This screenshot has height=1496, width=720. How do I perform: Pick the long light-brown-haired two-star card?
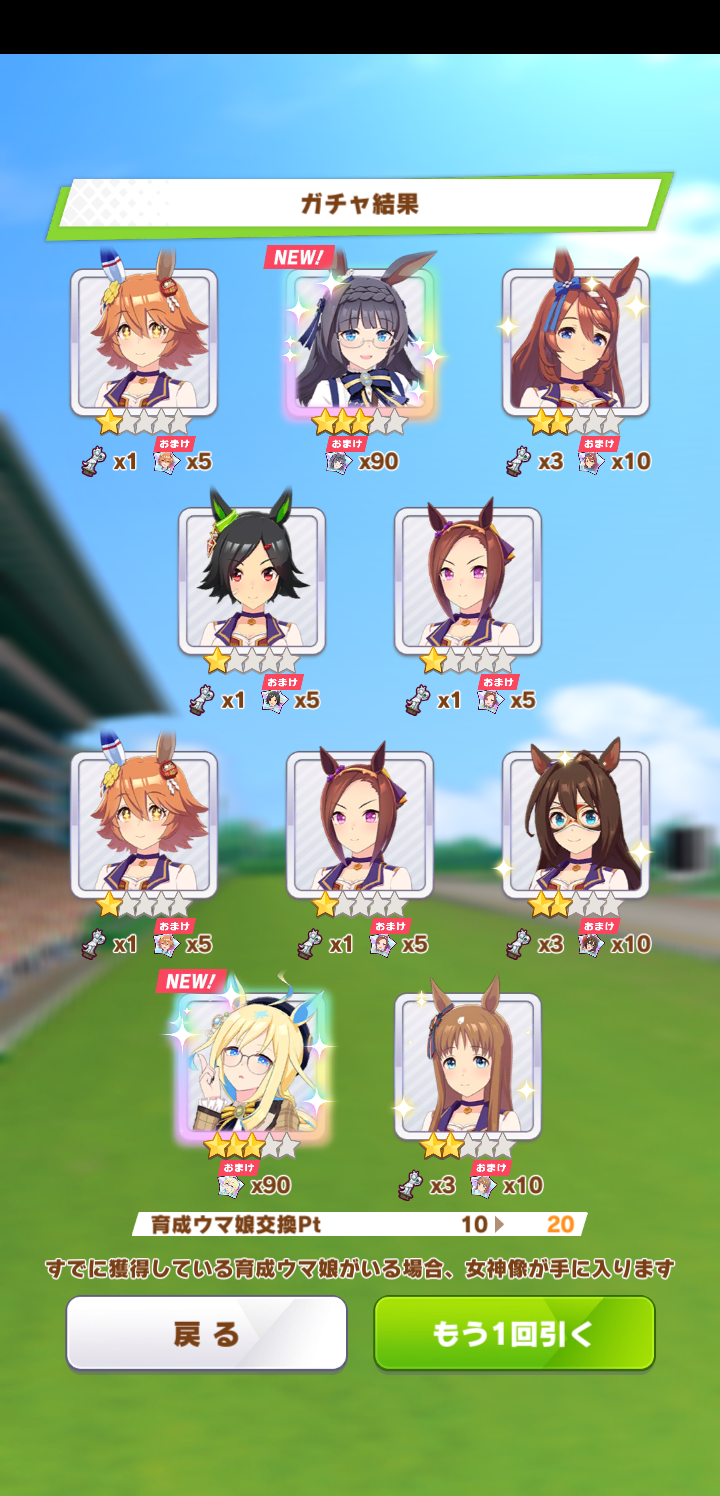pos(468,1066)
